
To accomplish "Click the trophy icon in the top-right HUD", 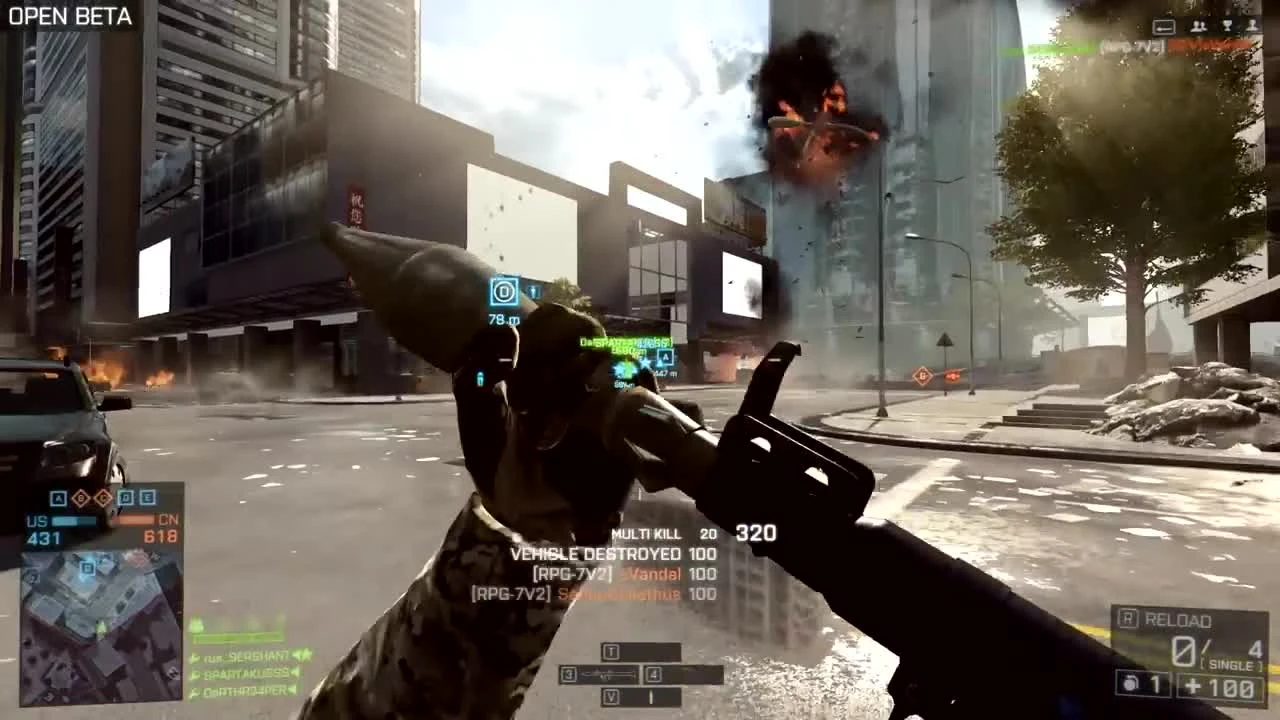I will [1227, 27].
